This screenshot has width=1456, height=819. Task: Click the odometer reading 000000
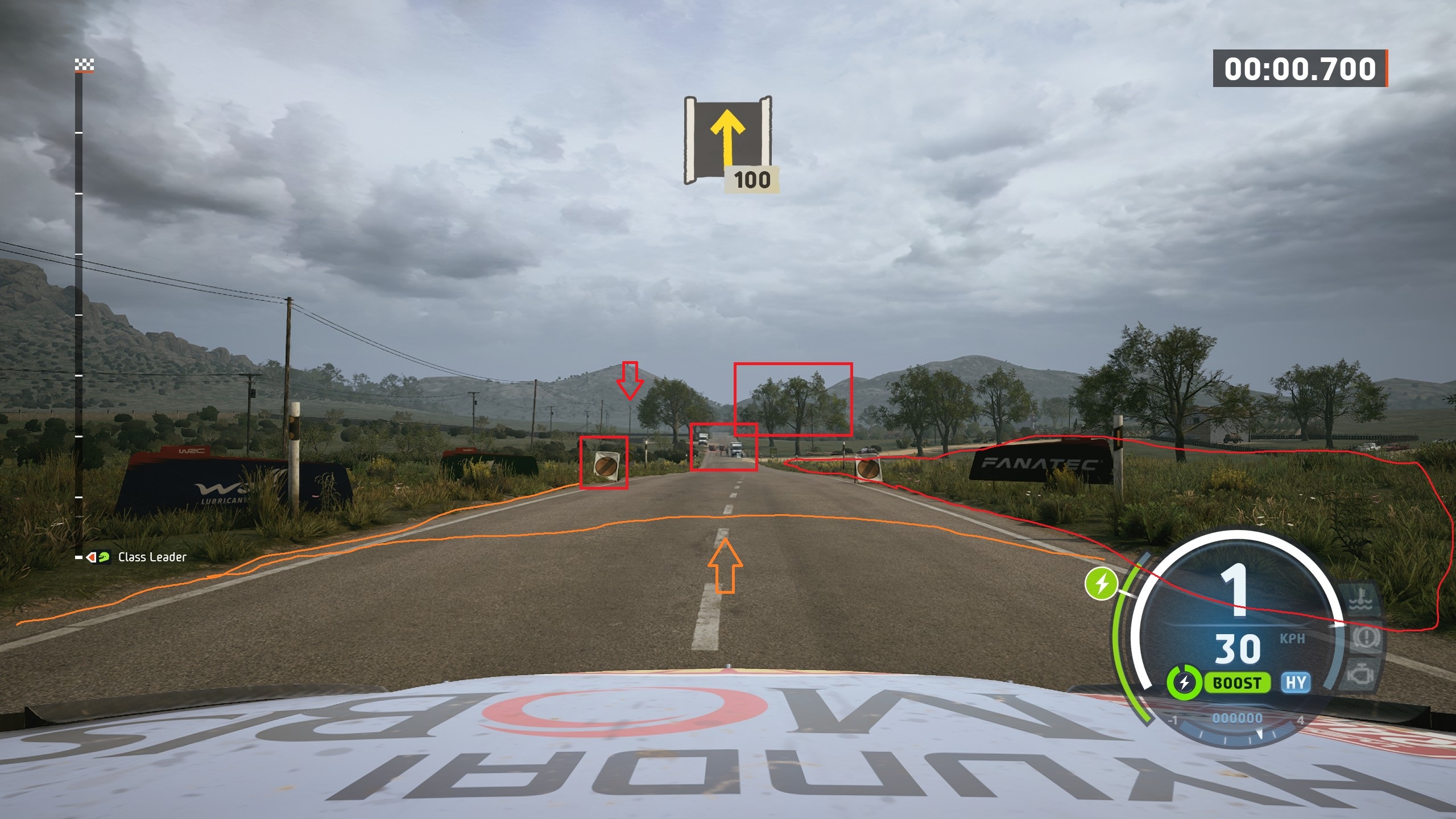point(1236,719)
